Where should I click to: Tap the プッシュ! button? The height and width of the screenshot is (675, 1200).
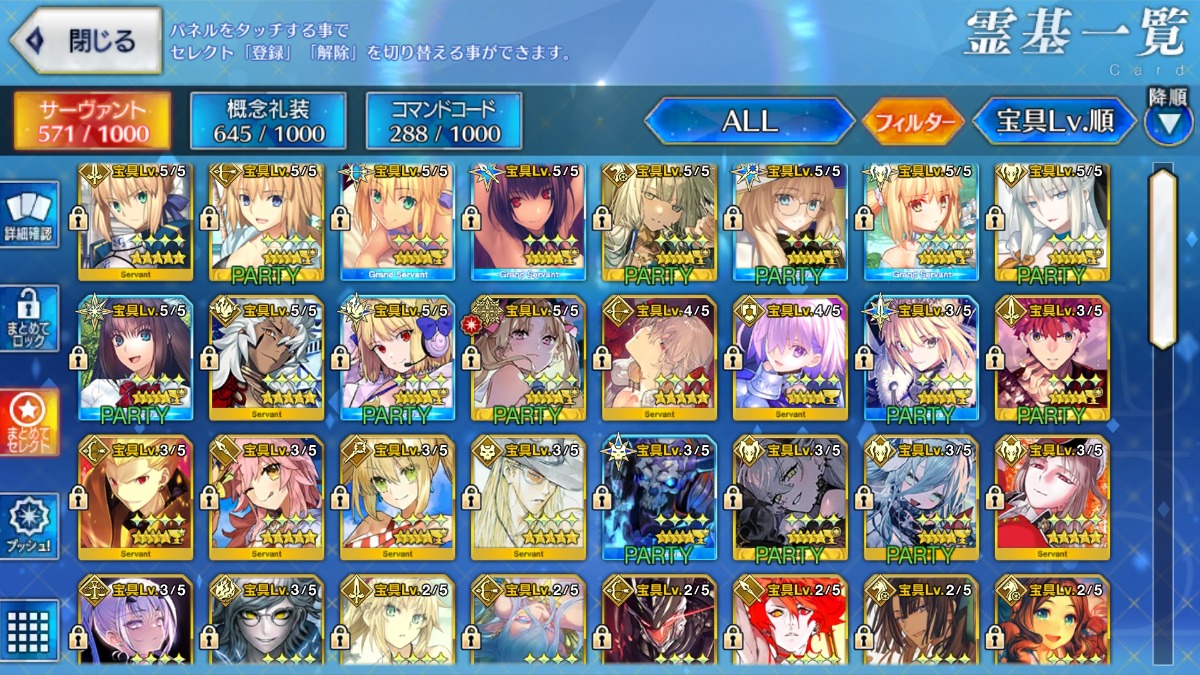pyautogui.click(x=29, y=525)
